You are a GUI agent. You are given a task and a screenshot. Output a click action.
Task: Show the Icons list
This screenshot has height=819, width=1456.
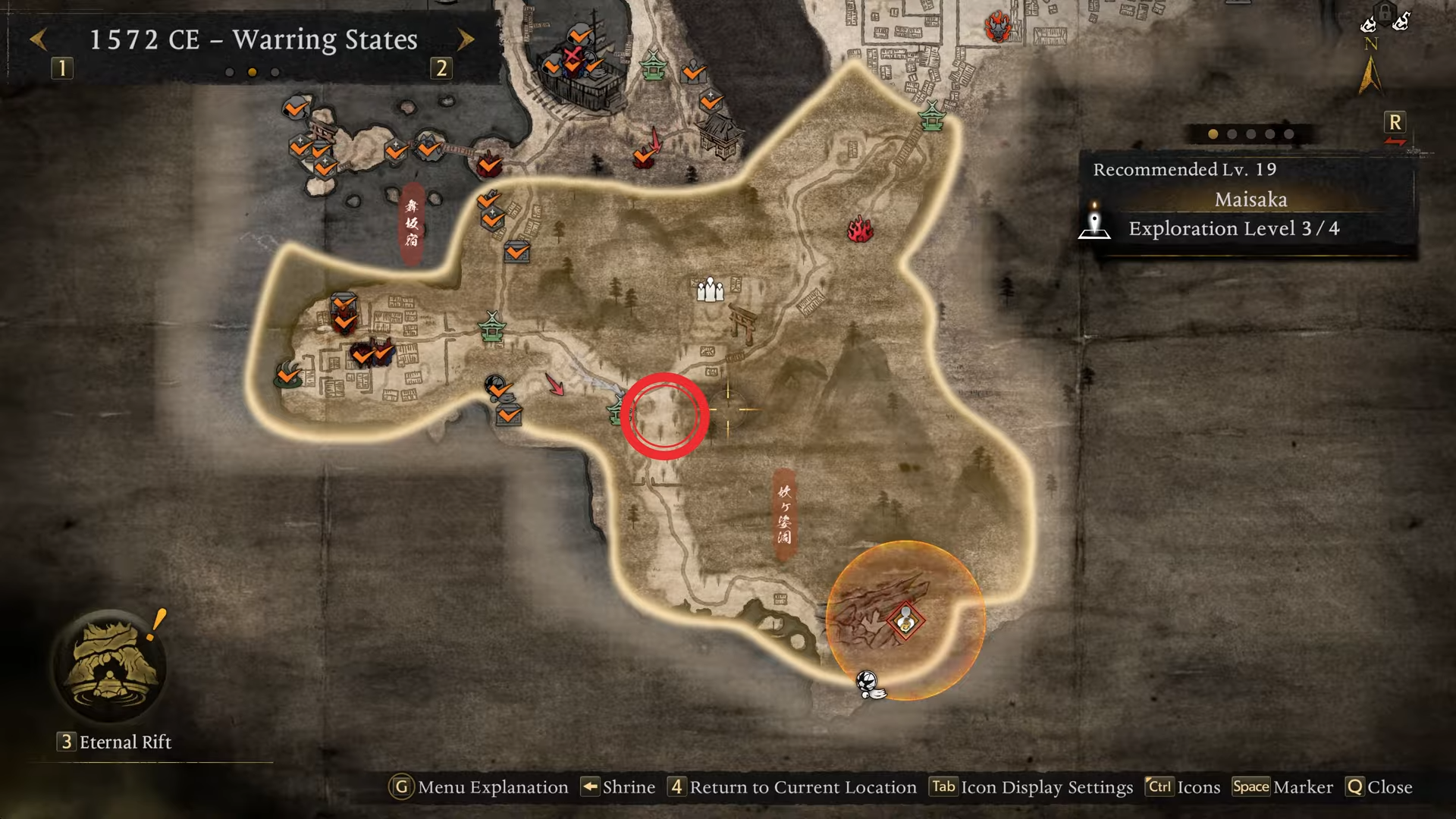coord(1183,787)
